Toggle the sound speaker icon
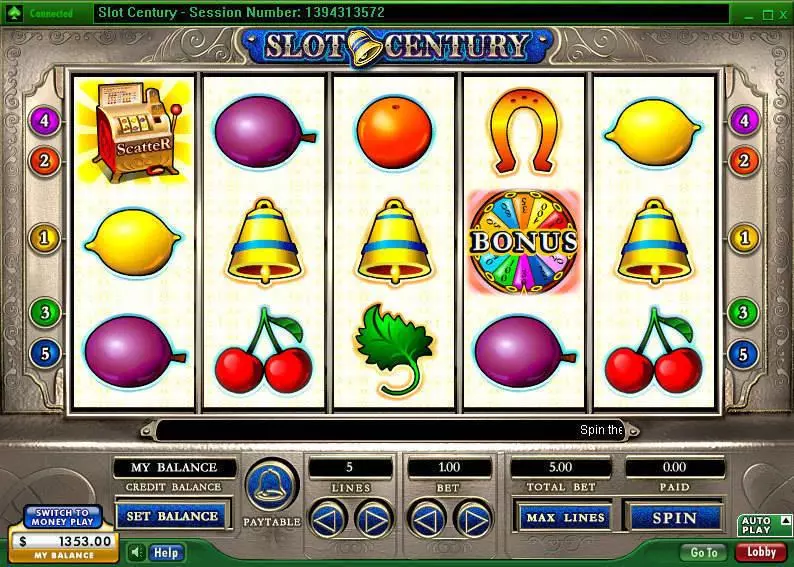The width and height of the screenshot is (794, 567). point(136,552)
